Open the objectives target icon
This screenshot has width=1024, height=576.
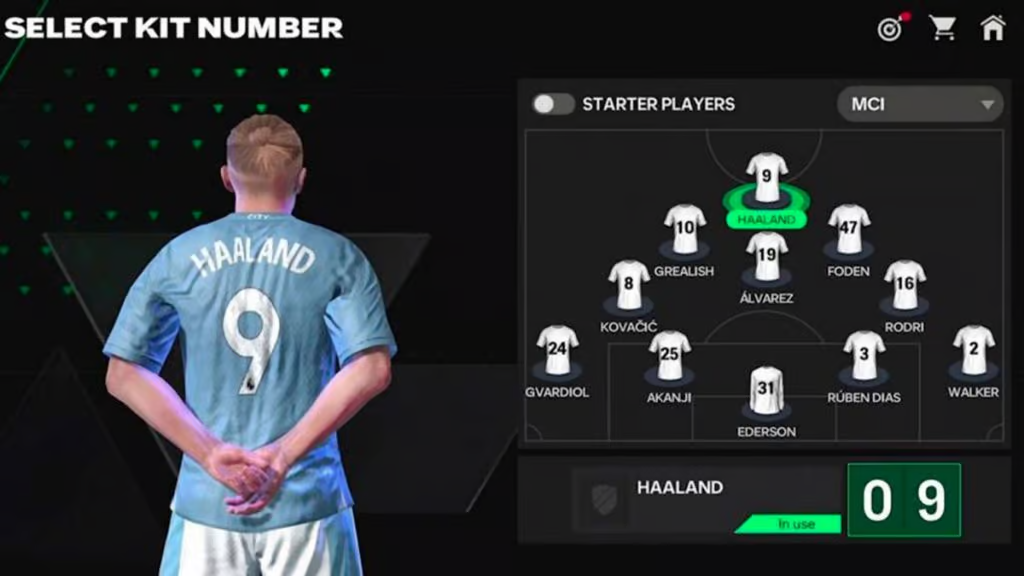coord(889,28)
